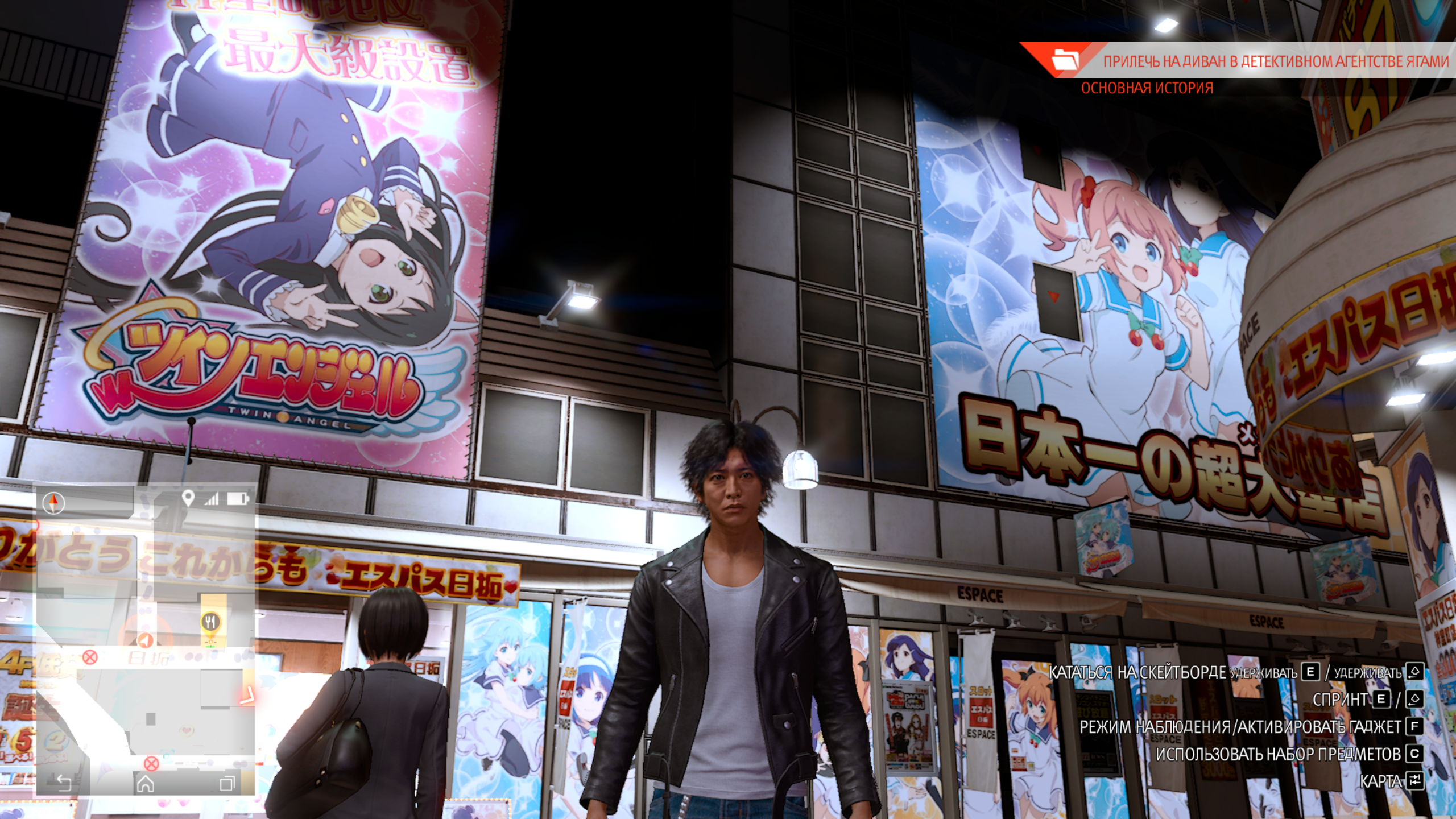
Task: Click the location pin icon on the phone
Action: (188, 499)
